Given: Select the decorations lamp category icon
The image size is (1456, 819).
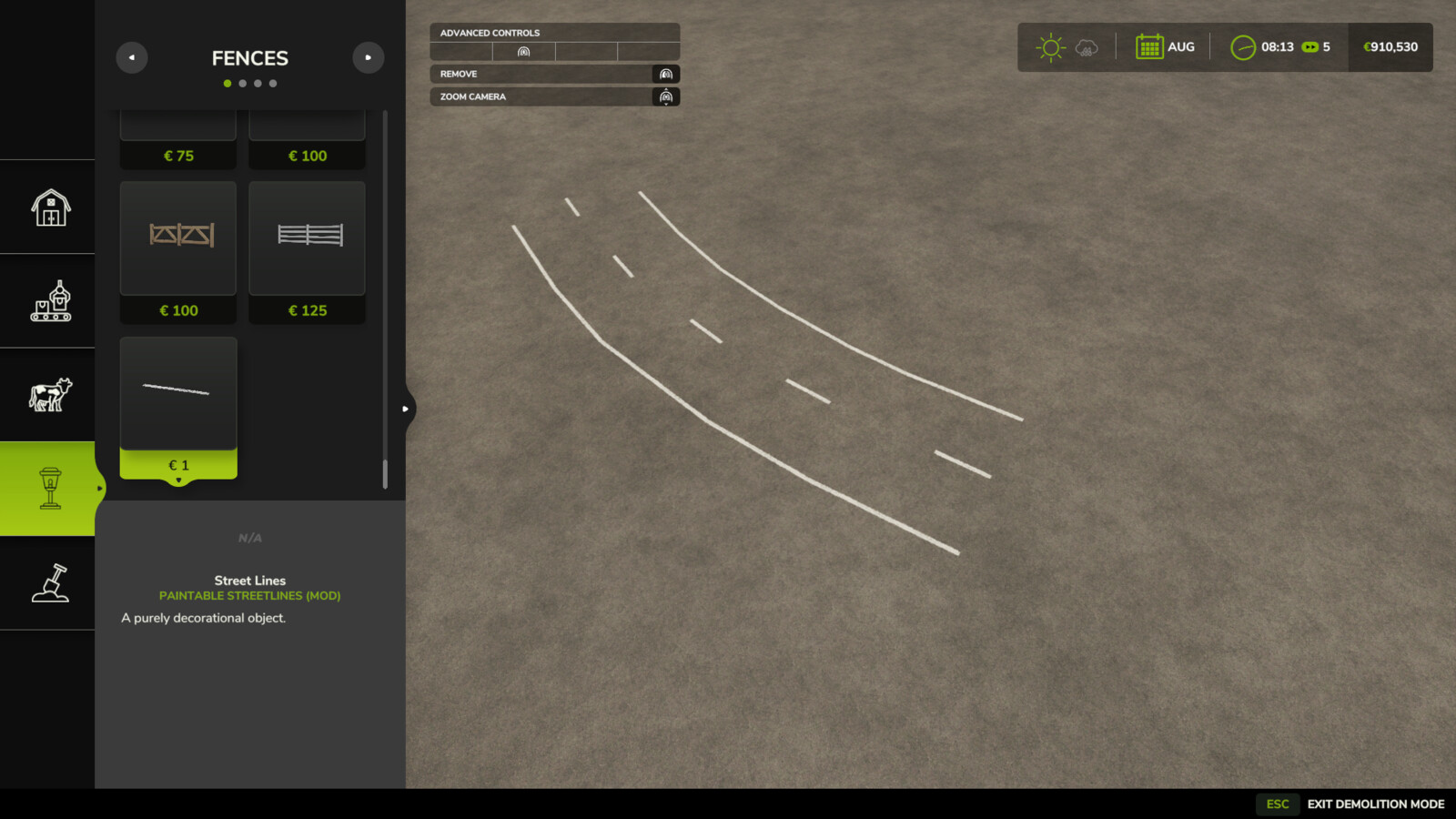Looking at the screenshot, I should (49, 488).
